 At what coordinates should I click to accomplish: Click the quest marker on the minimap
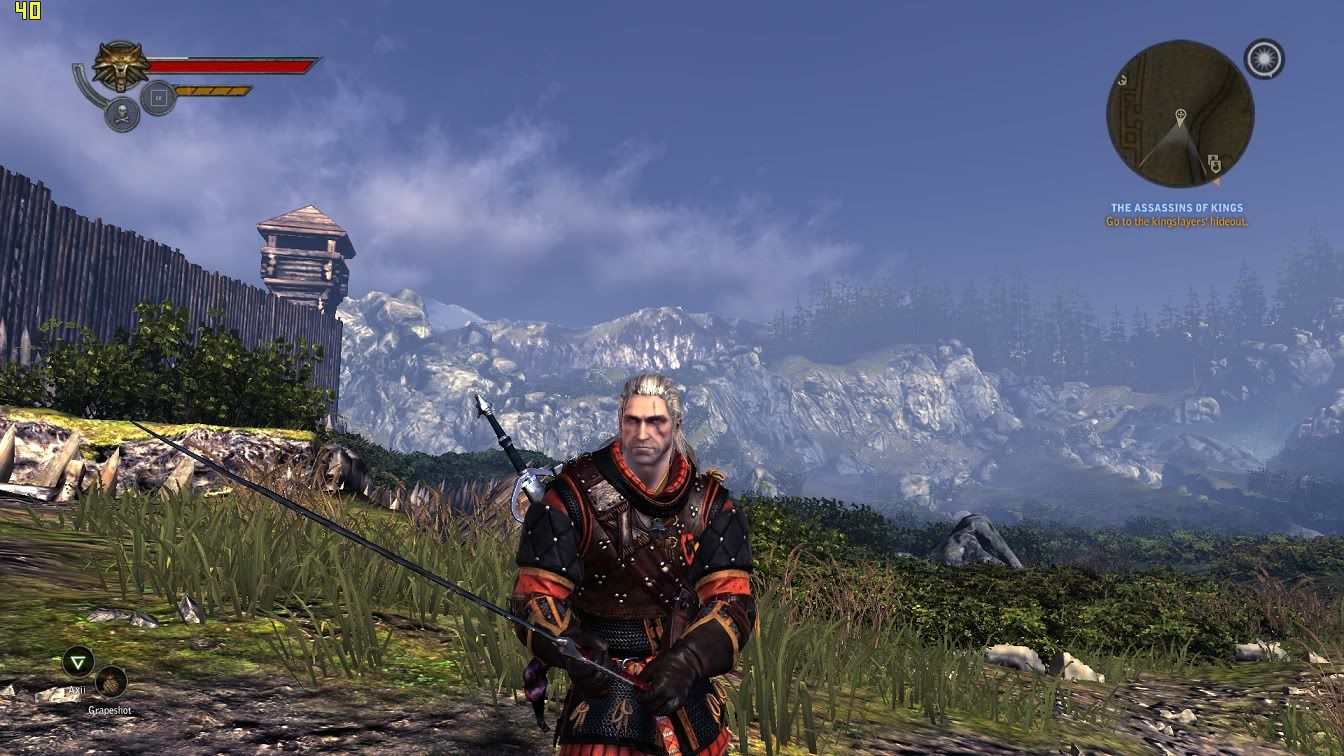click(x=1181, y=114)
